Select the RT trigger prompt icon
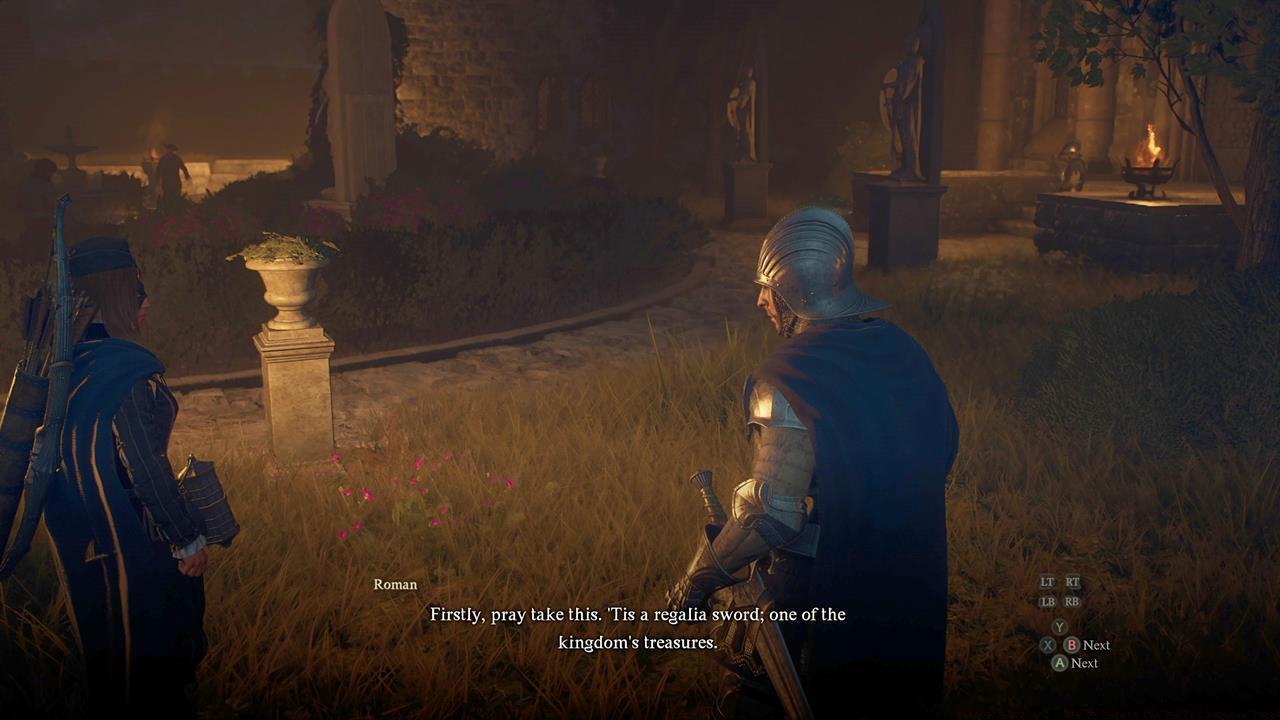This screenshot has width=1280, height=720. [x=1072, y=583]
